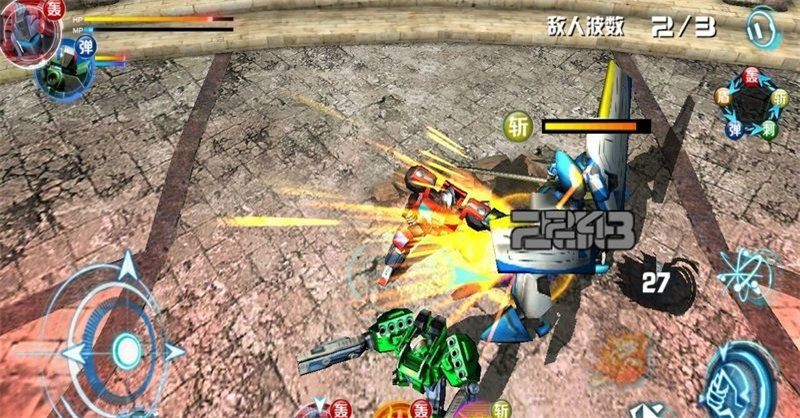800x418 pixels.
Task: Activate the fist attack button
Action: coord(743,381)
